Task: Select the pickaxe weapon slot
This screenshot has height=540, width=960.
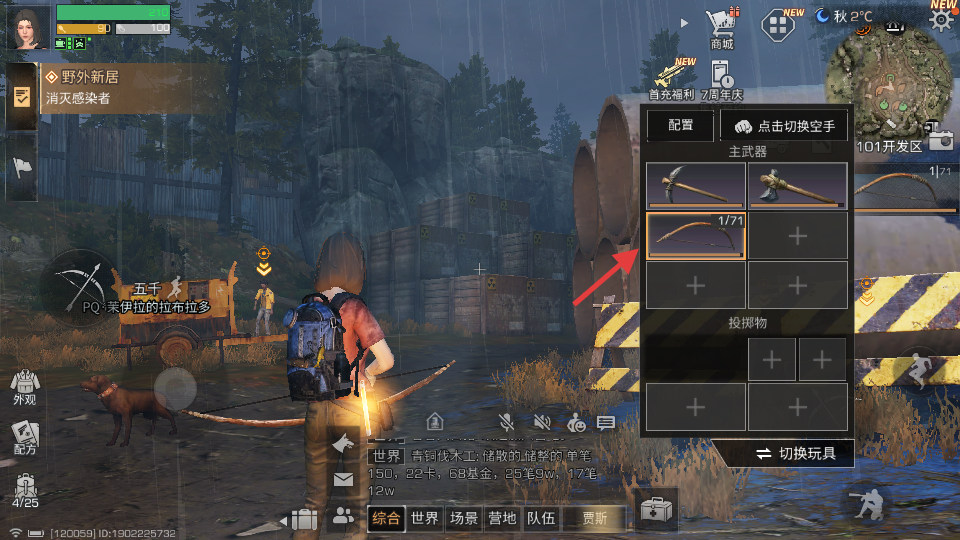Action: (695, 184)
